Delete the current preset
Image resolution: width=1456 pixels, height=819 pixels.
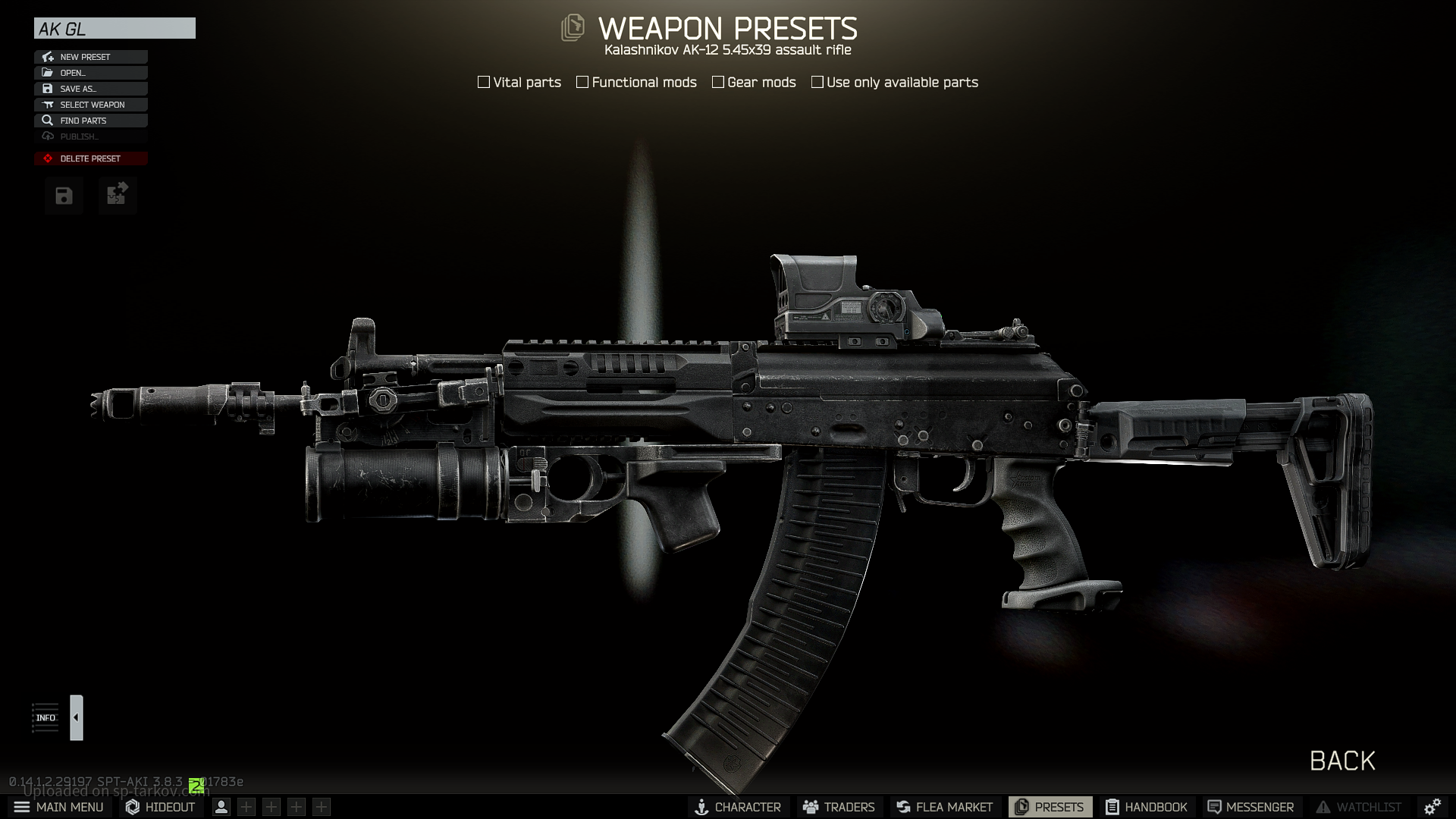90,158
